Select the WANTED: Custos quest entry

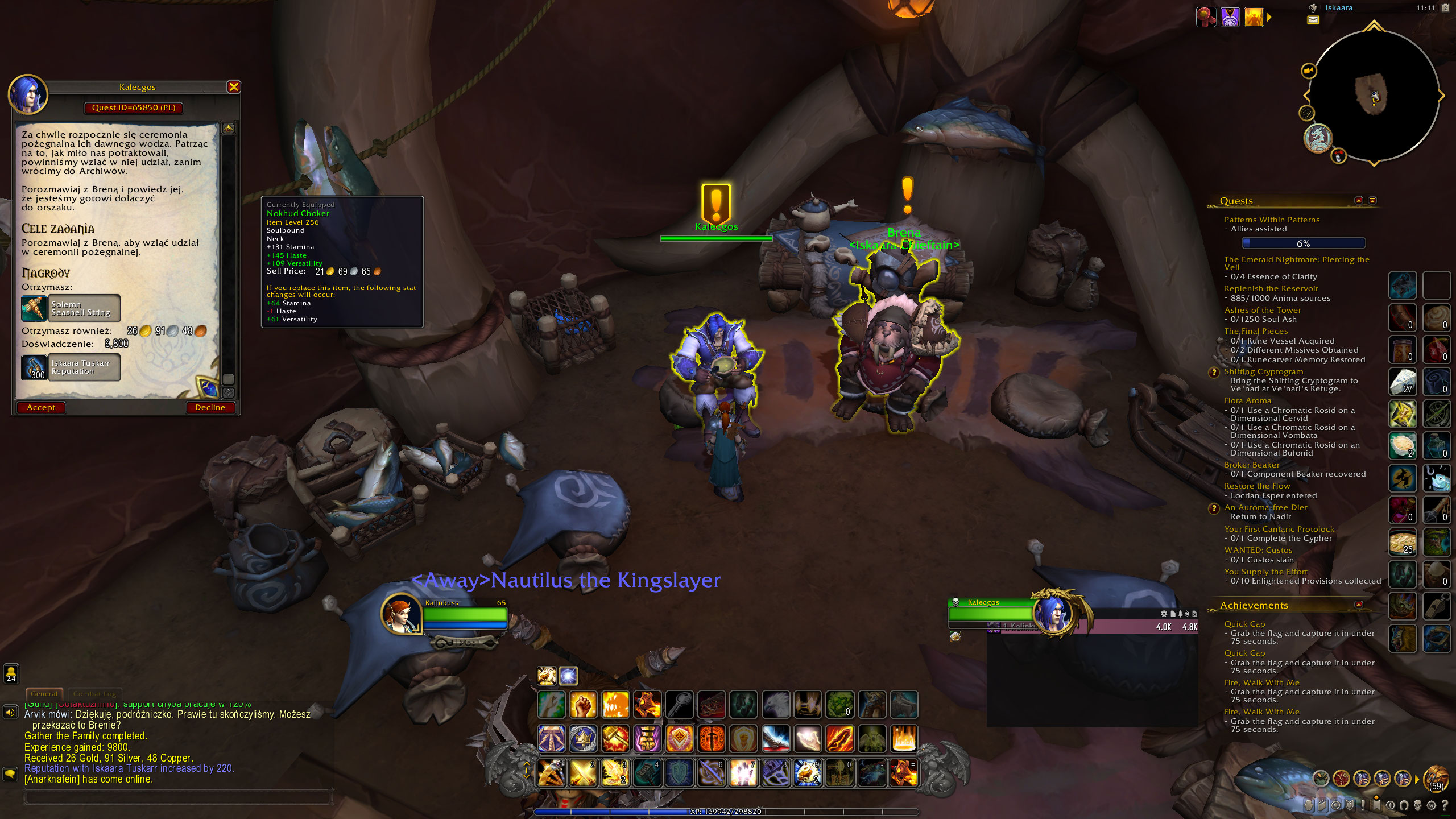point(1258,550)
